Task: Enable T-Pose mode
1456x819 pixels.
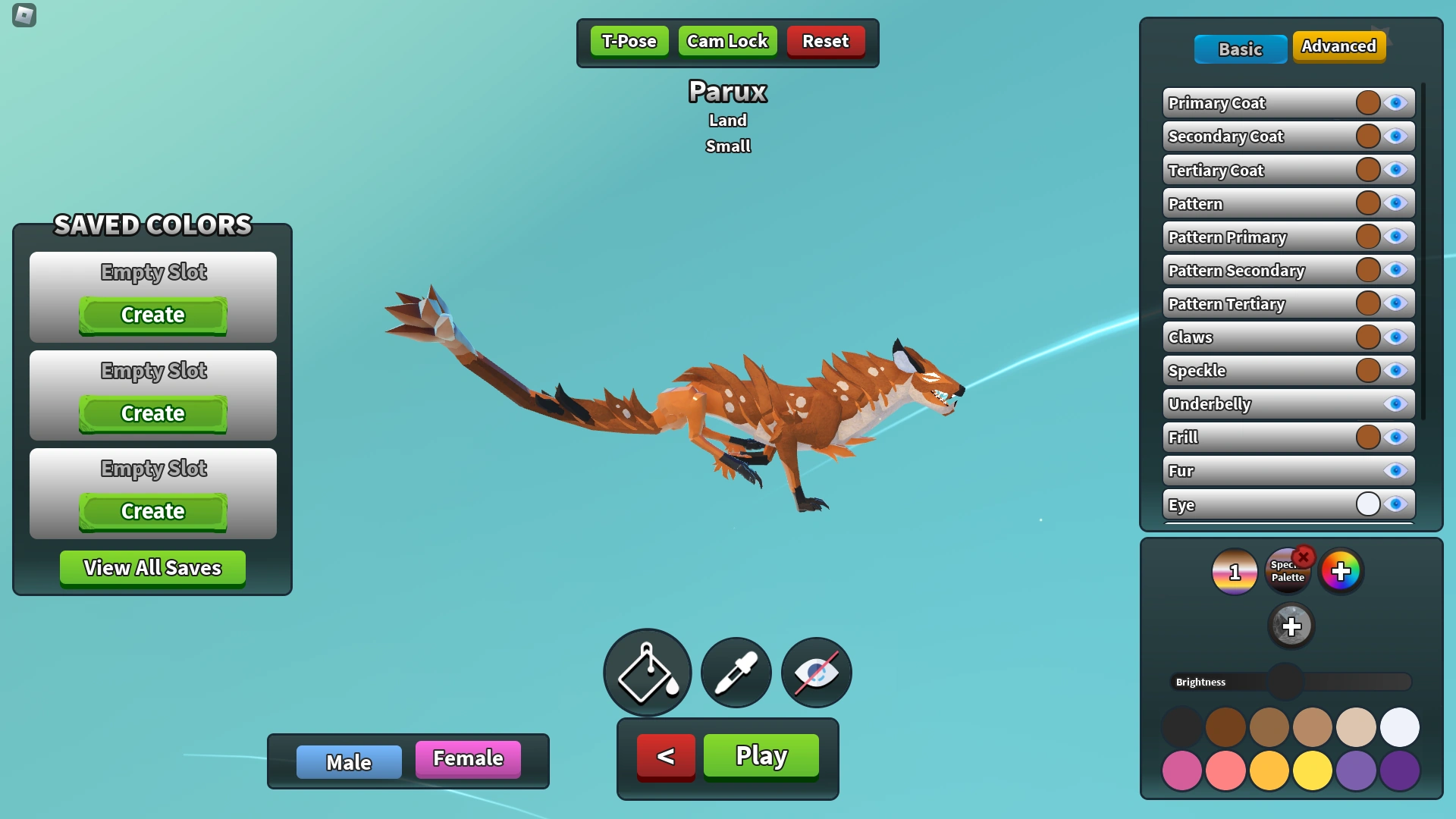Action: (629, 41)
